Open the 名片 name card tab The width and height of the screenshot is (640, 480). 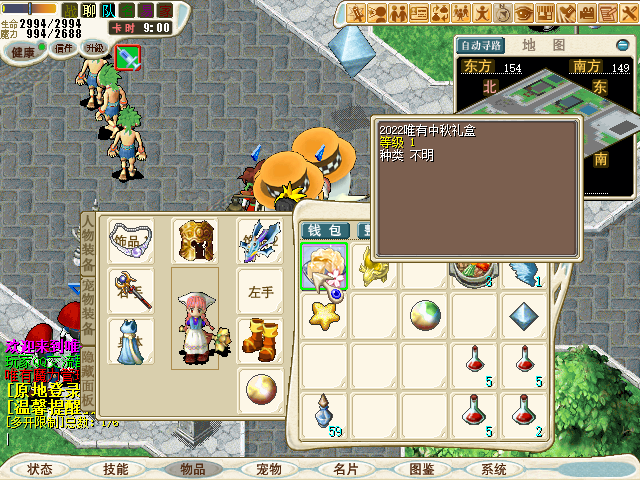tap(346, 468)
